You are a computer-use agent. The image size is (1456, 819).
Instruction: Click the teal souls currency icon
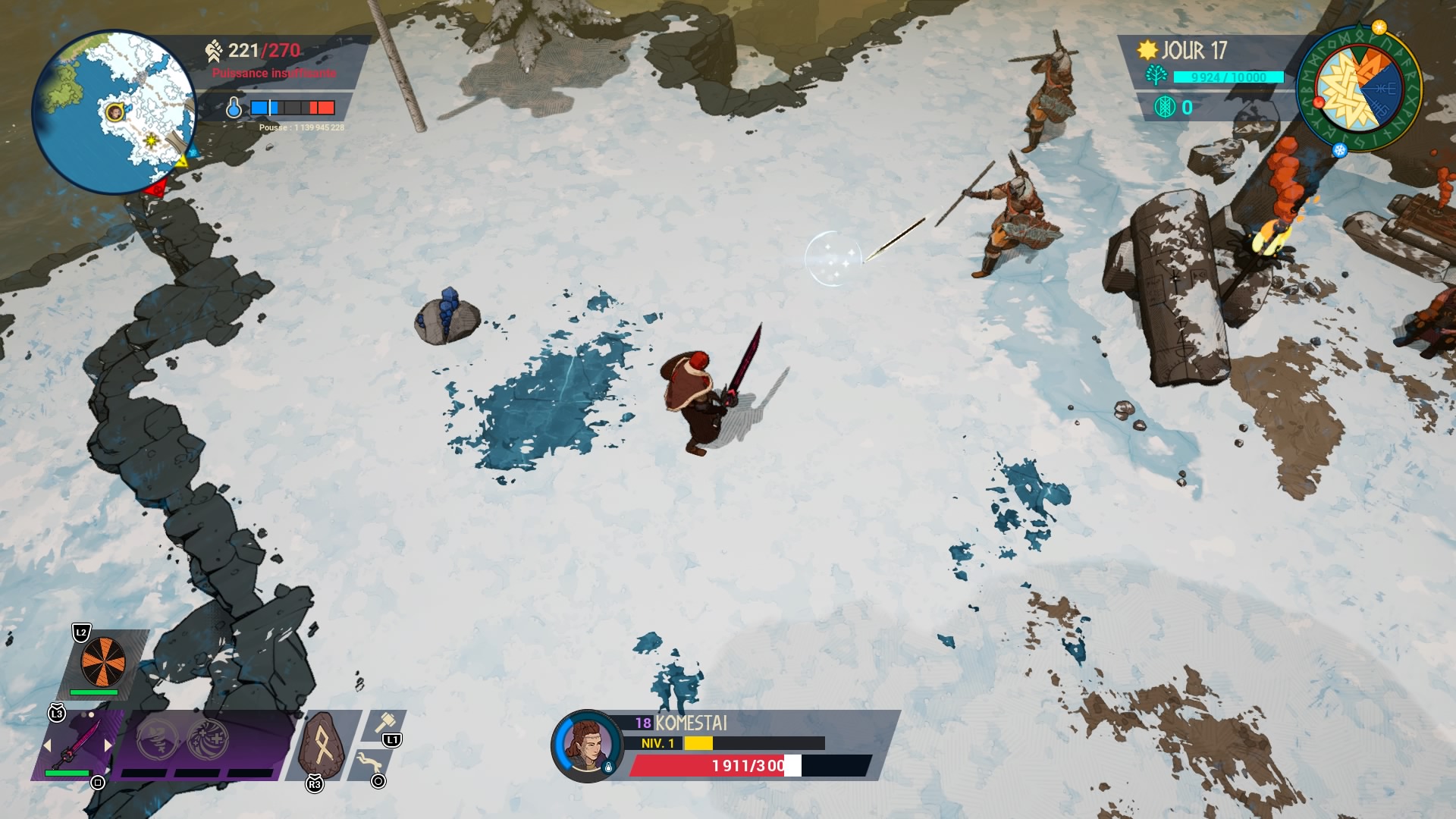(1164, 108)
